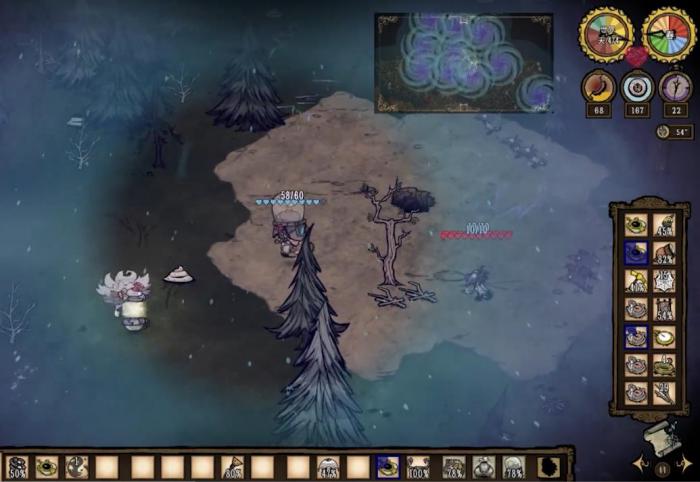The image size is (700, 482).
Task: Pick the spider web item in backpack
Action: coord(661,281)
